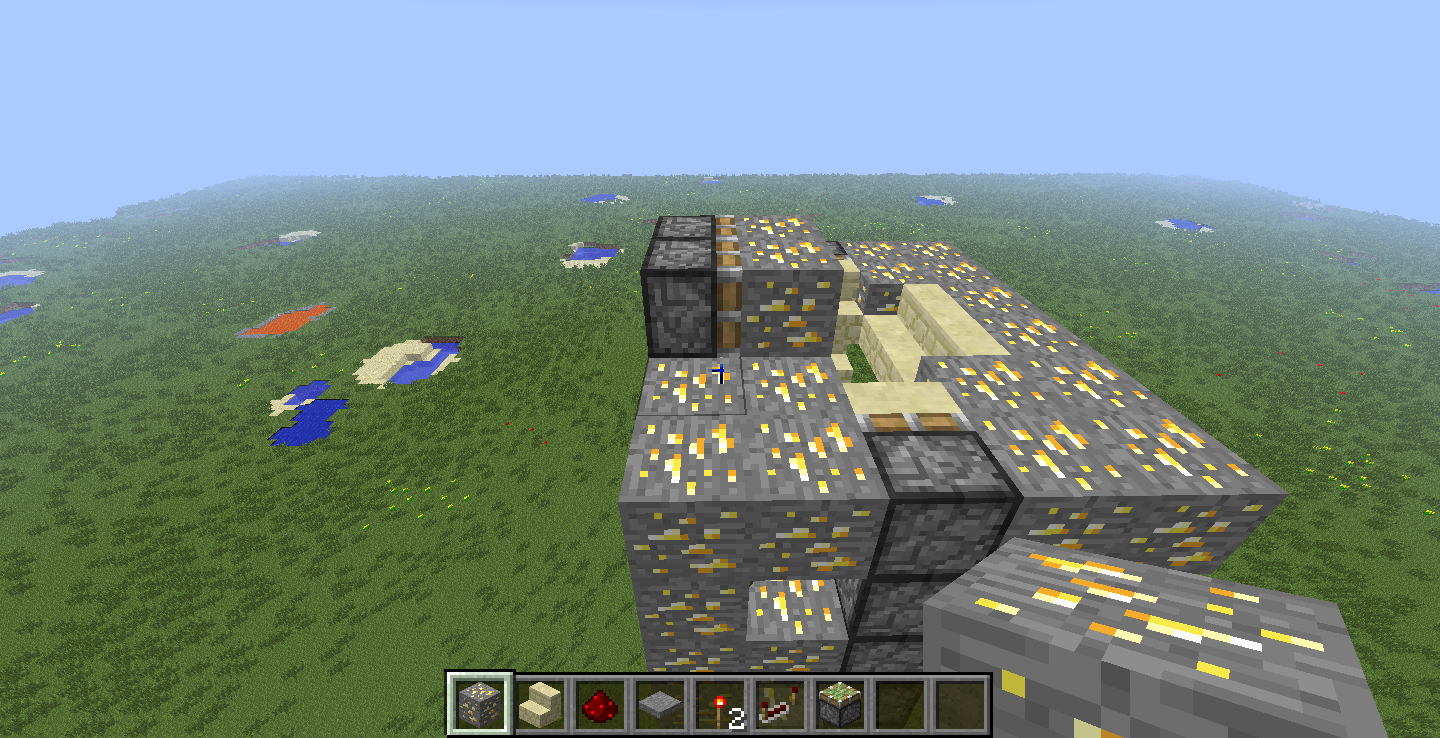Select the sticky piston slot
The width and height of the screenshot is (1440, 738).
(x=838, y=703)
